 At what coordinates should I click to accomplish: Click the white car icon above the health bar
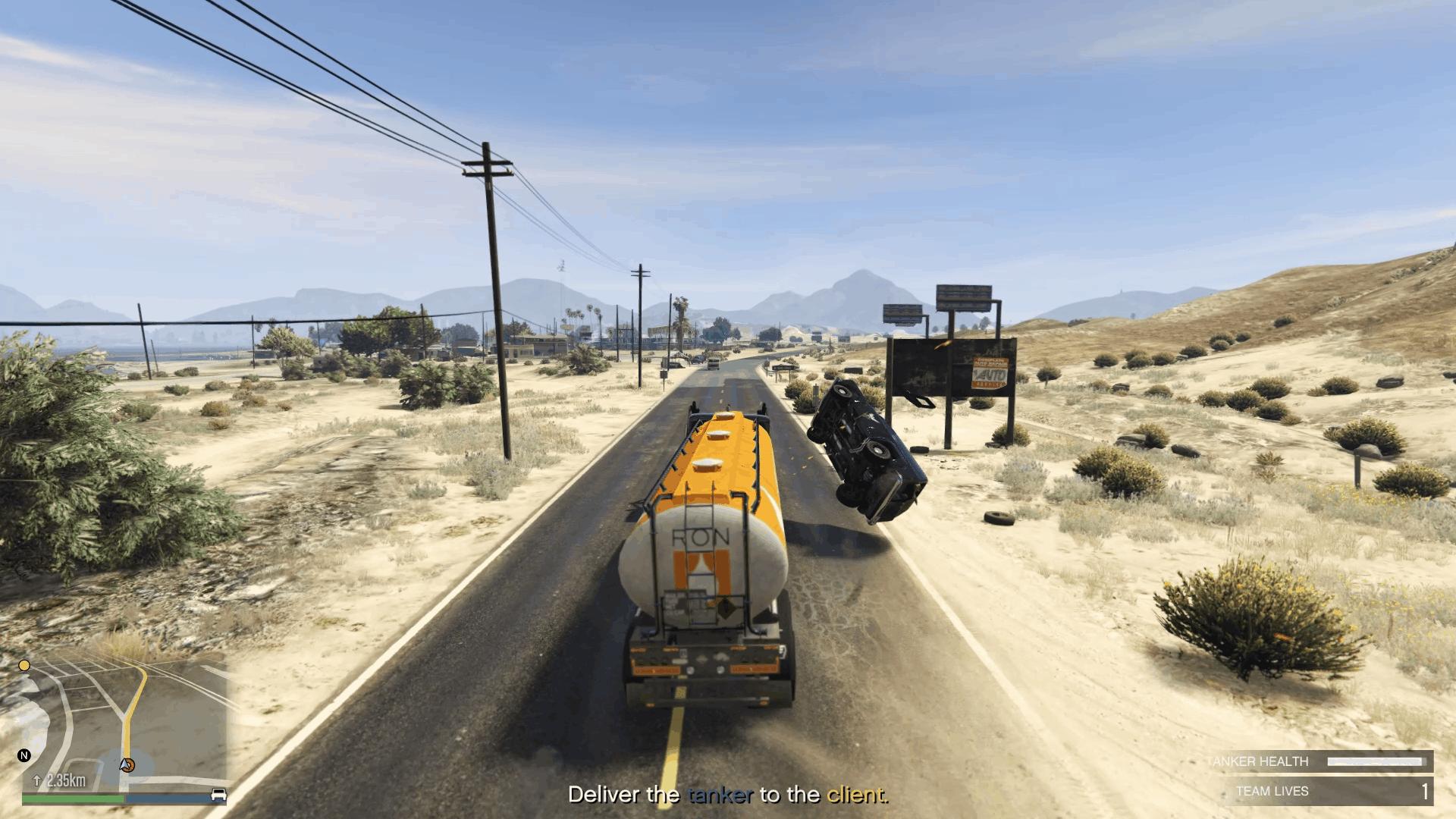point(219,794)
